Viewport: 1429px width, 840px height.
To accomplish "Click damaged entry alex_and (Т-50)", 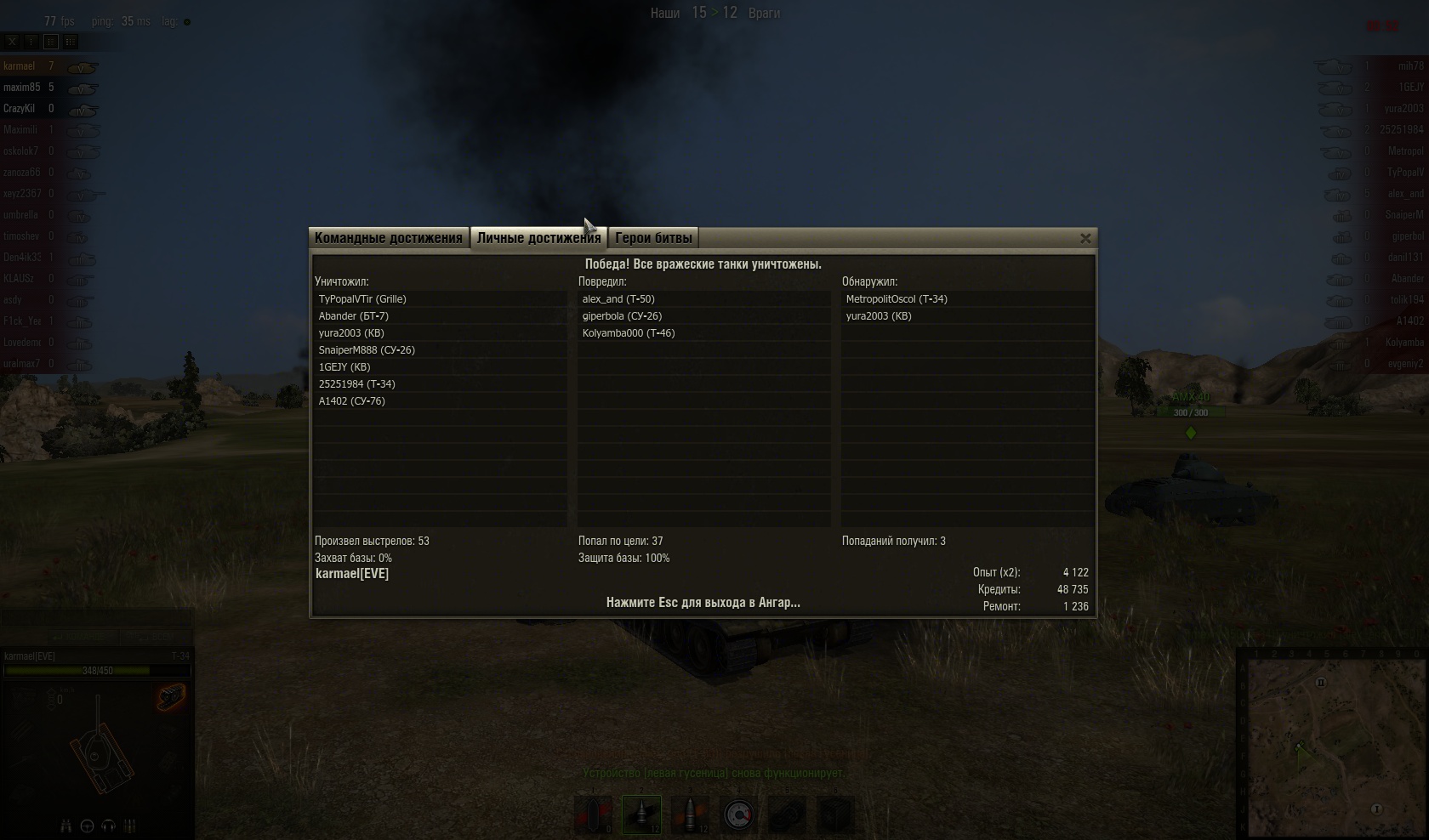I will click(x=618, y=299).
